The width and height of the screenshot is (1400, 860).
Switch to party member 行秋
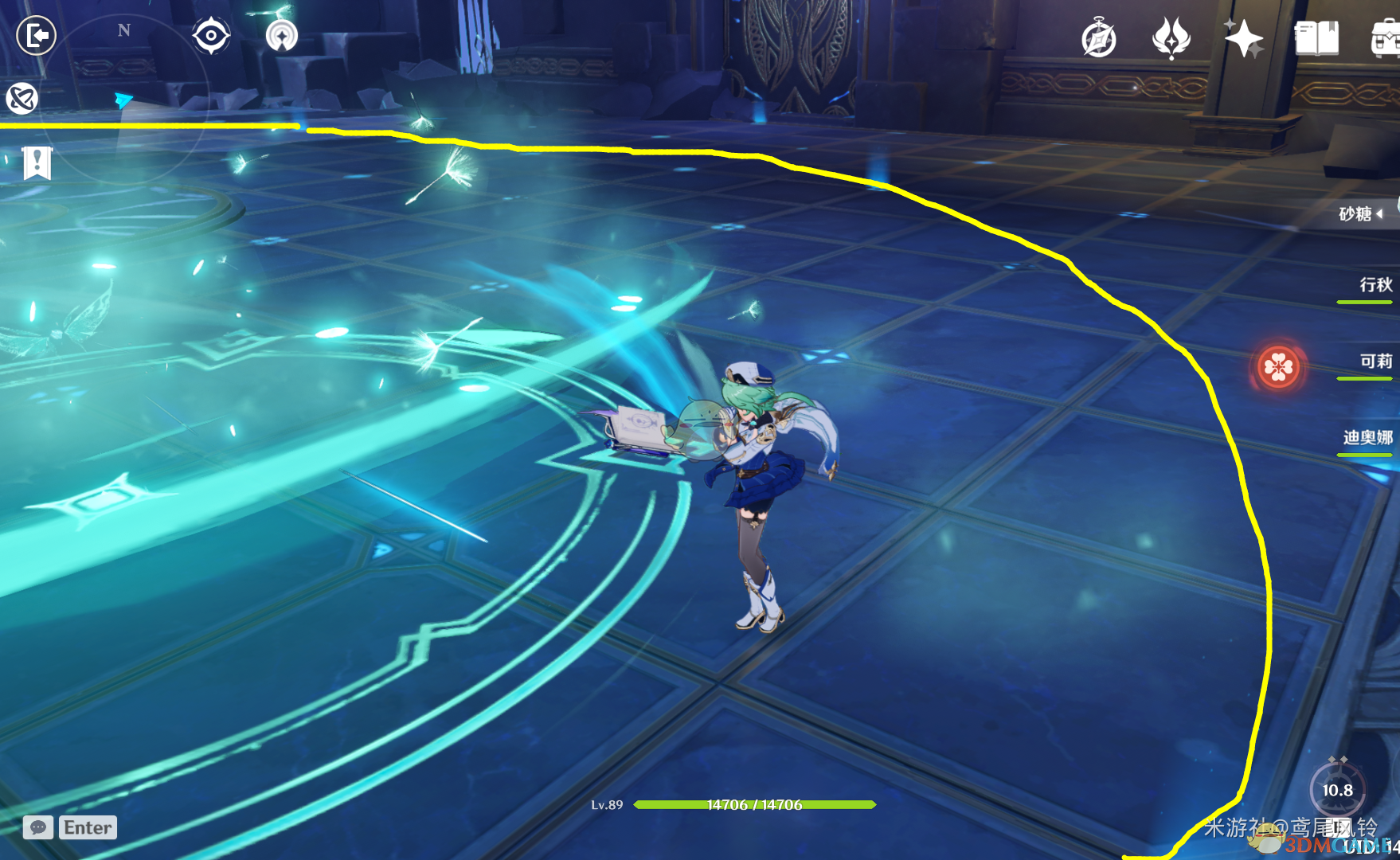[x=1375, y=285]
